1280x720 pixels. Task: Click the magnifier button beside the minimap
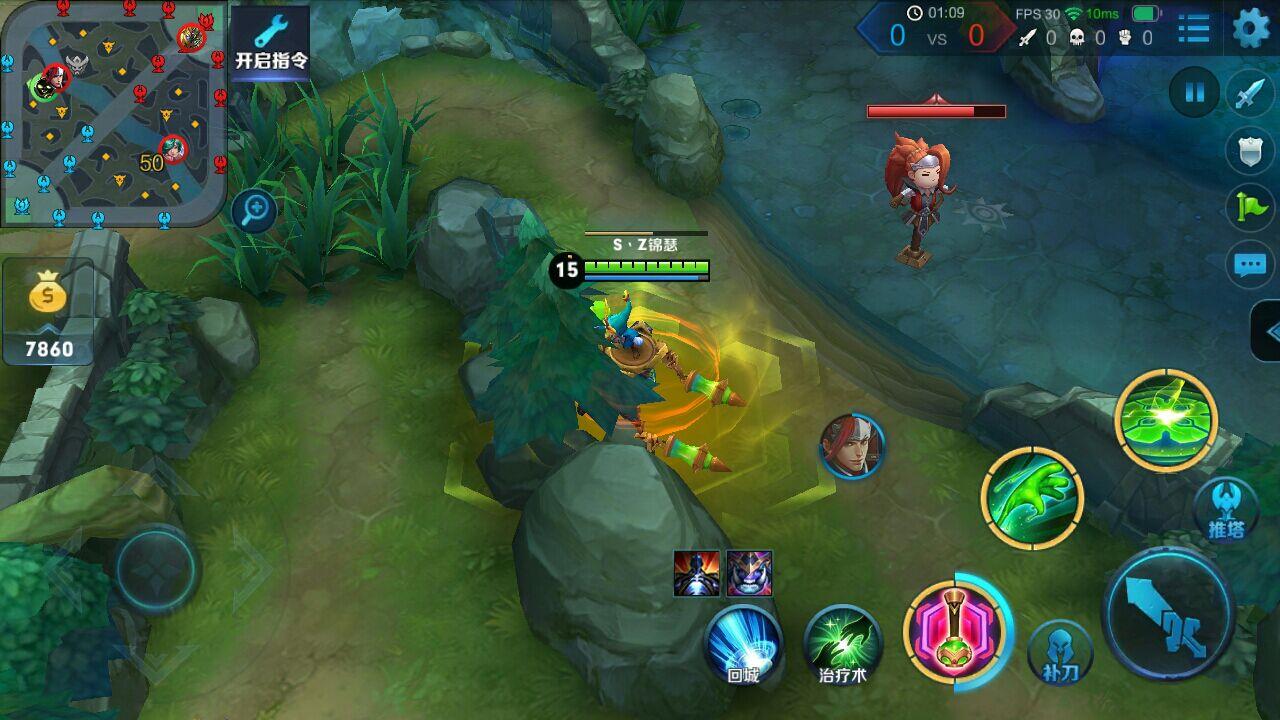coord(255,210)
